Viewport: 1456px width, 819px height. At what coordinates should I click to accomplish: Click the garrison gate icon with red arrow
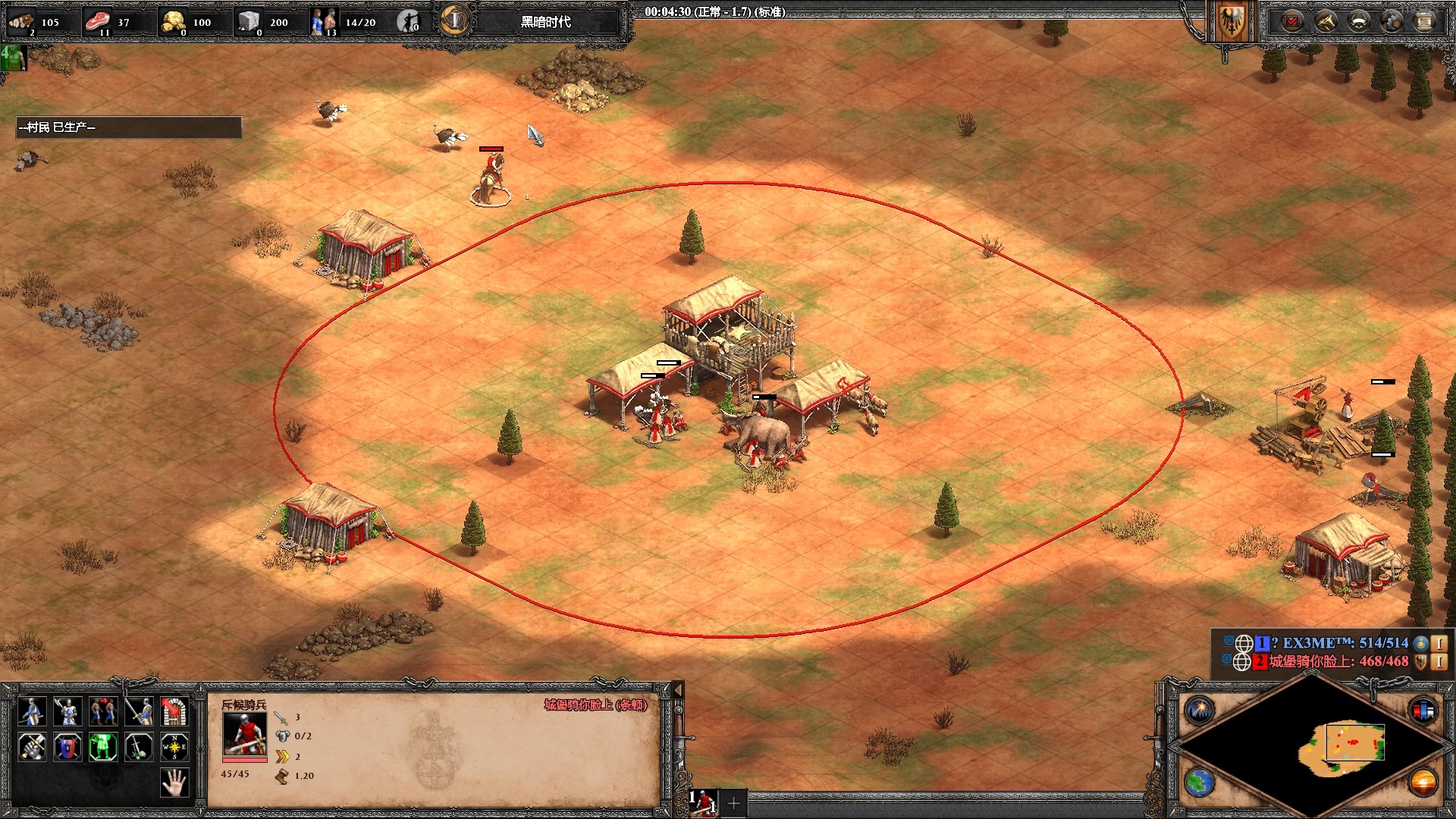174,712
